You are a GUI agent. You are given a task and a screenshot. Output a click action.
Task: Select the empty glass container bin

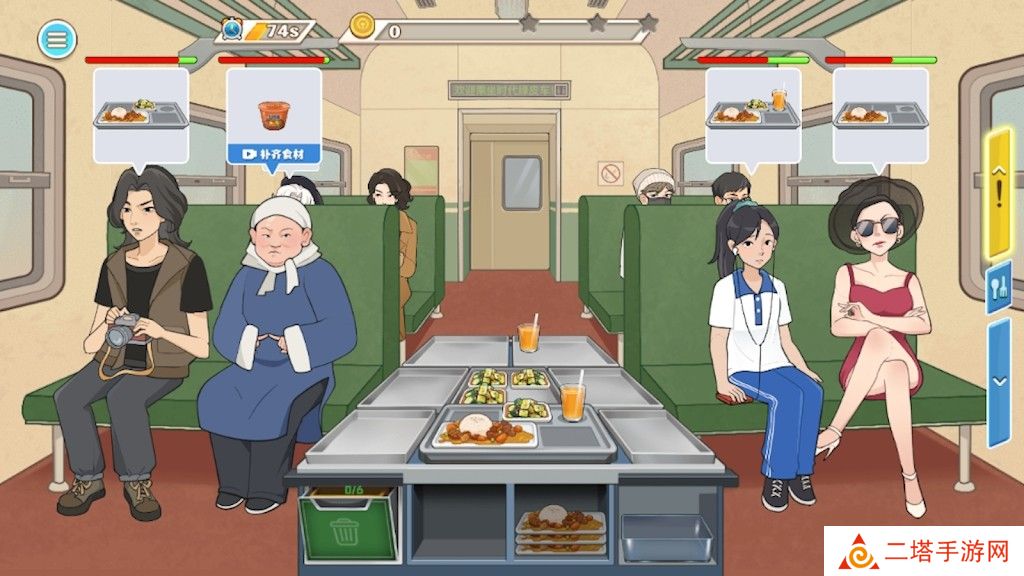[x=666, y=537]
